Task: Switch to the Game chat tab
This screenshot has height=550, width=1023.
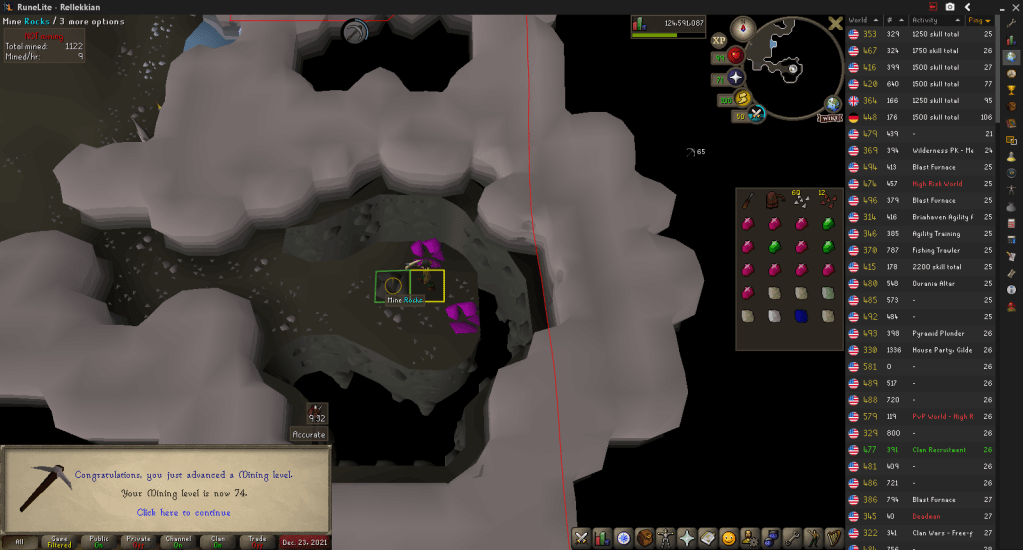Action: point(59,541)
